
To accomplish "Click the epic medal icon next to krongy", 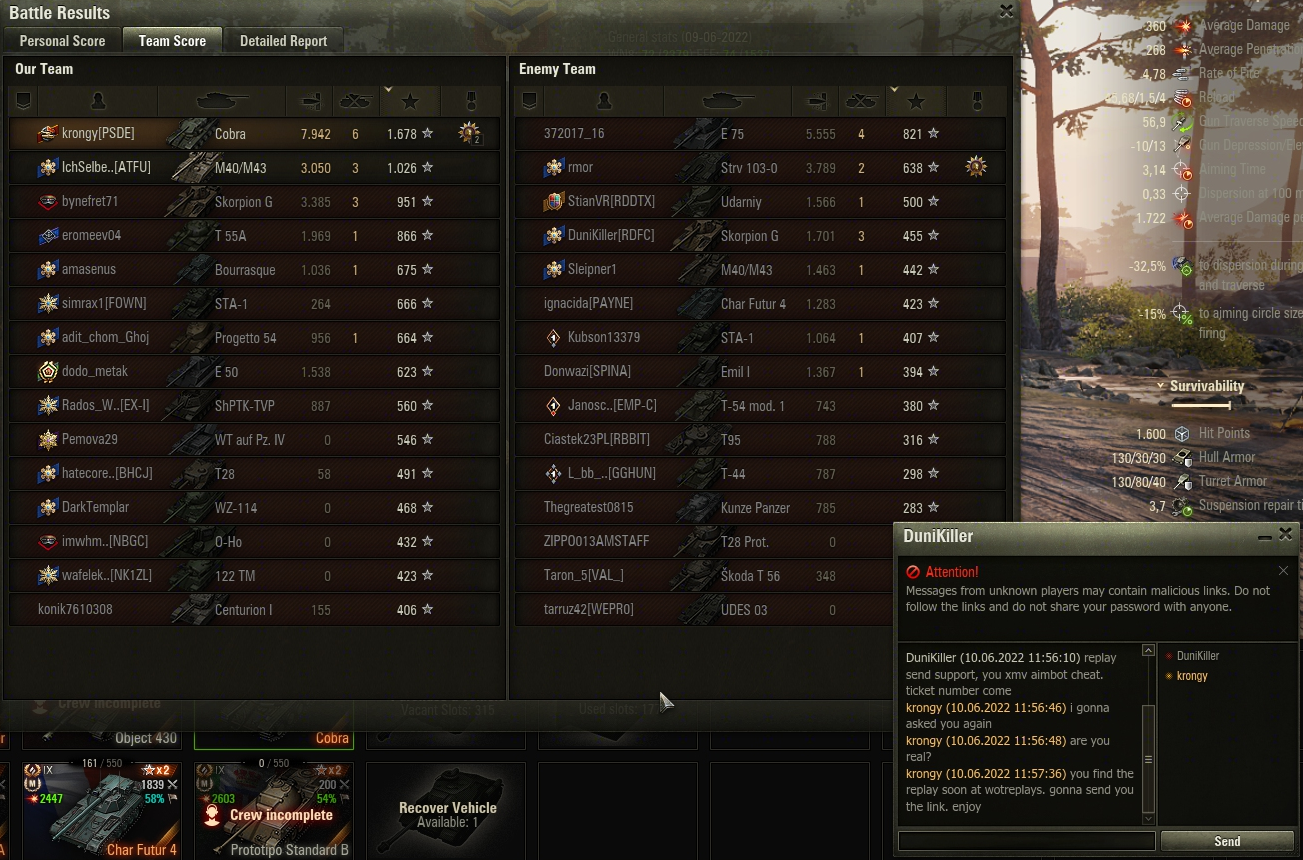I will coord(467,132).
